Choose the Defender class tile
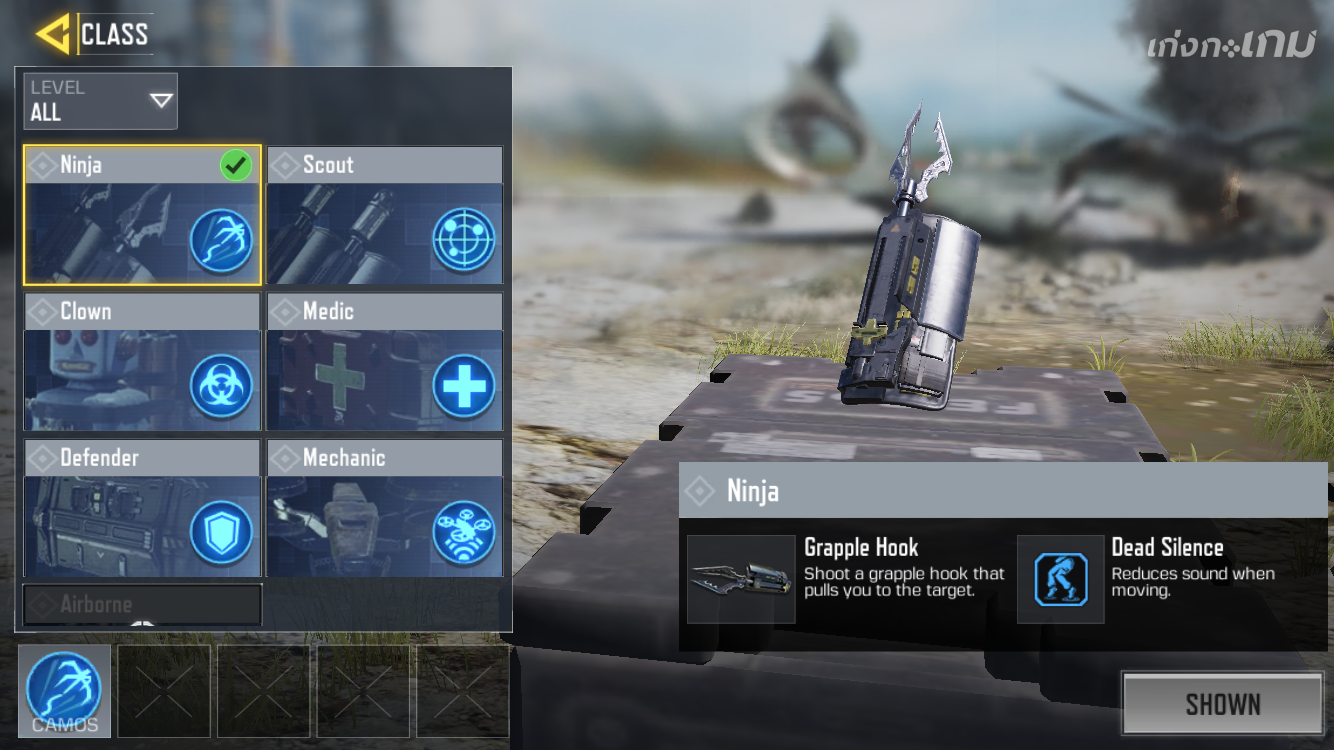Image resolution: width=1334 pixels, height=750 pixels. click(142, 508)
